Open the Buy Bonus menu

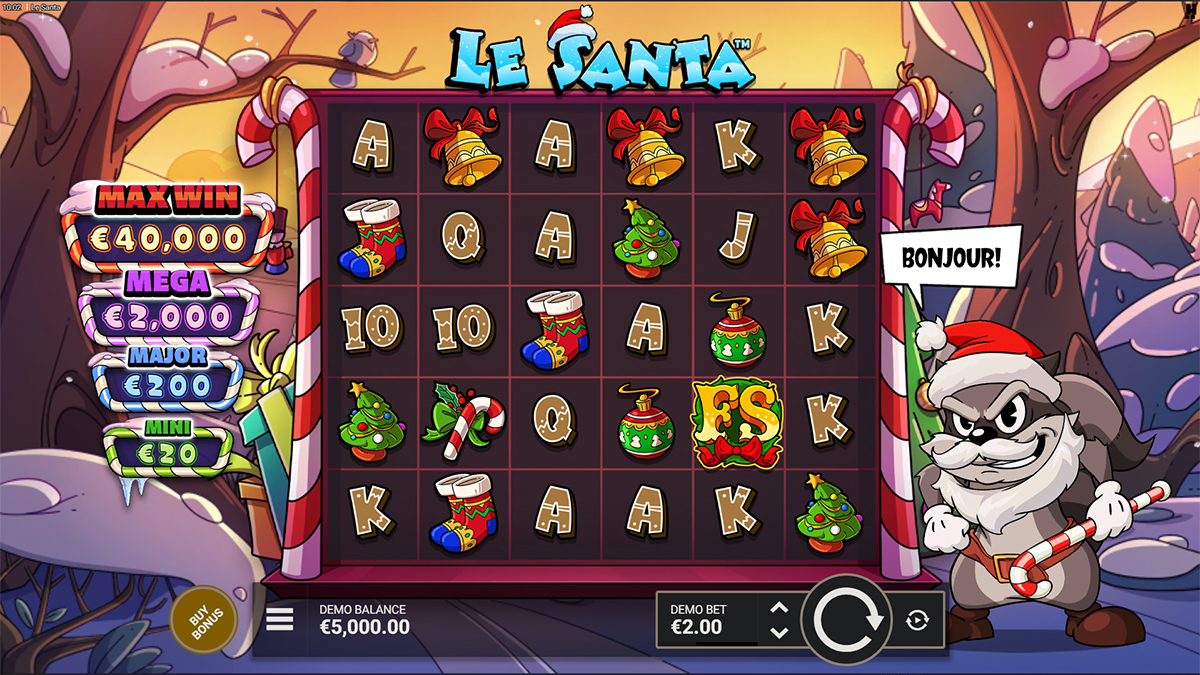point(205,620)
